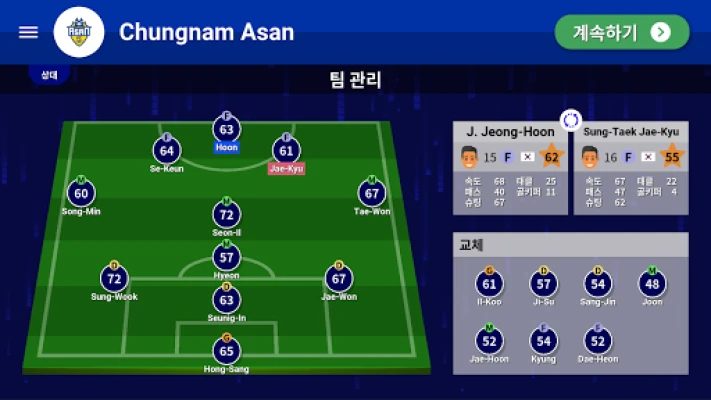Select goalkeeper Hong-Sang
The height and width of the screenshot is (400, 711).
(227, 352)
